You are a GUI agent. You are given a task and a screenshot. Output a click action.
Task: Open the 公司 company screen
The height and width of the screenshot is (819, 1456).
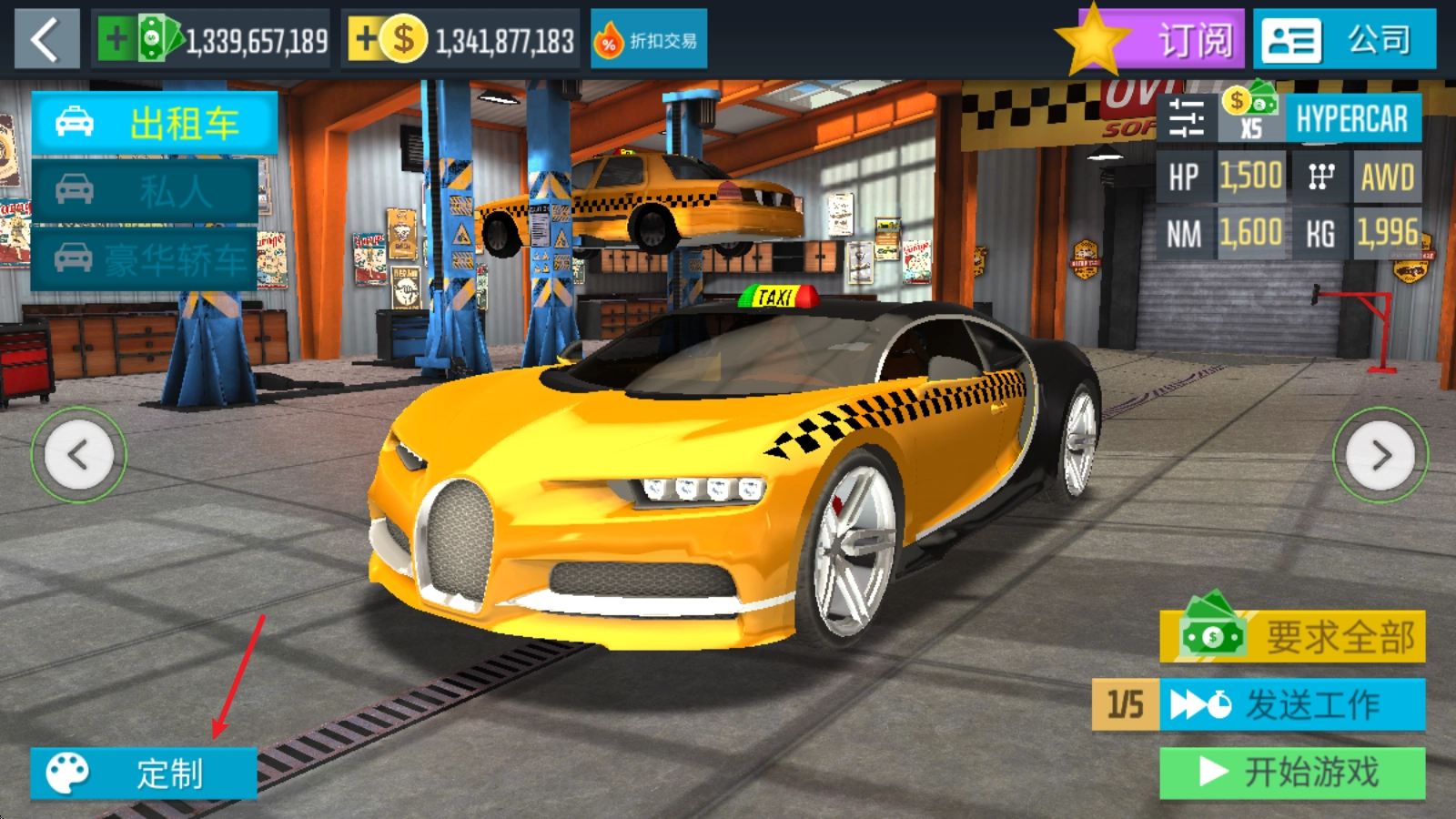[x=1343, y=40]
